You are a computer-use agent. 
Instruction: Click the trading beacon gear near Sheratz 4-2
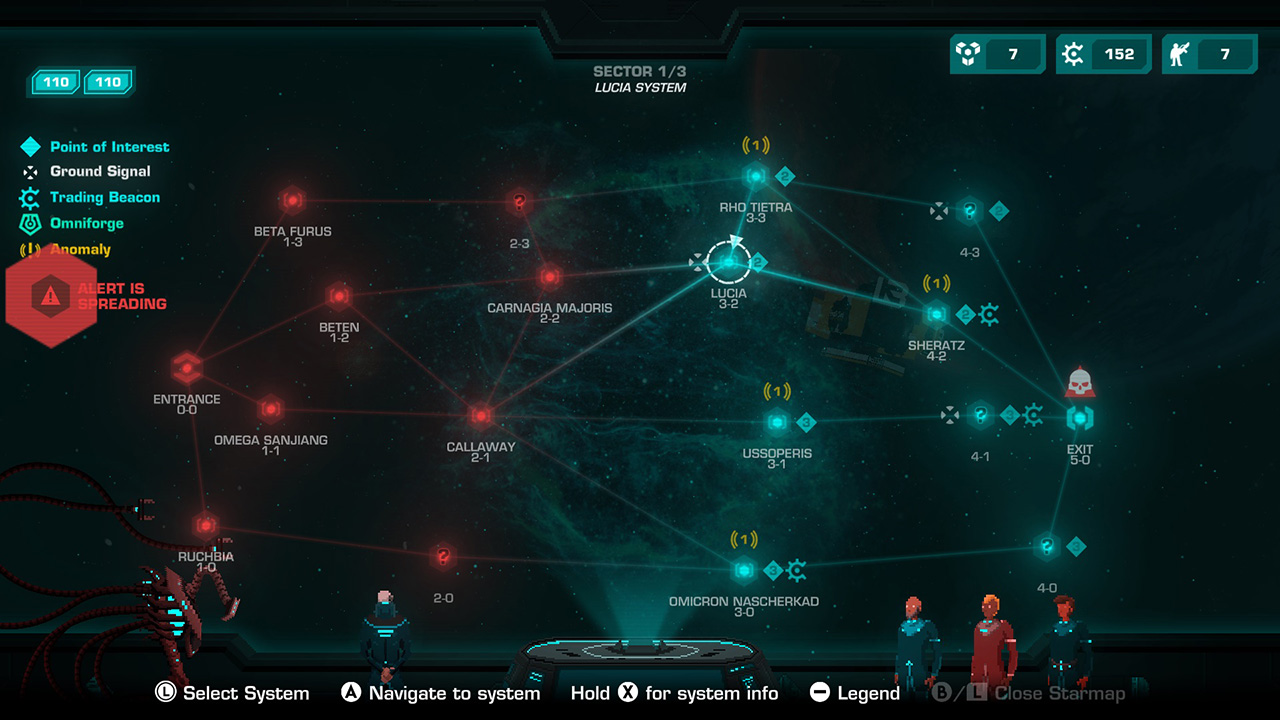click(x=991, y=314)
